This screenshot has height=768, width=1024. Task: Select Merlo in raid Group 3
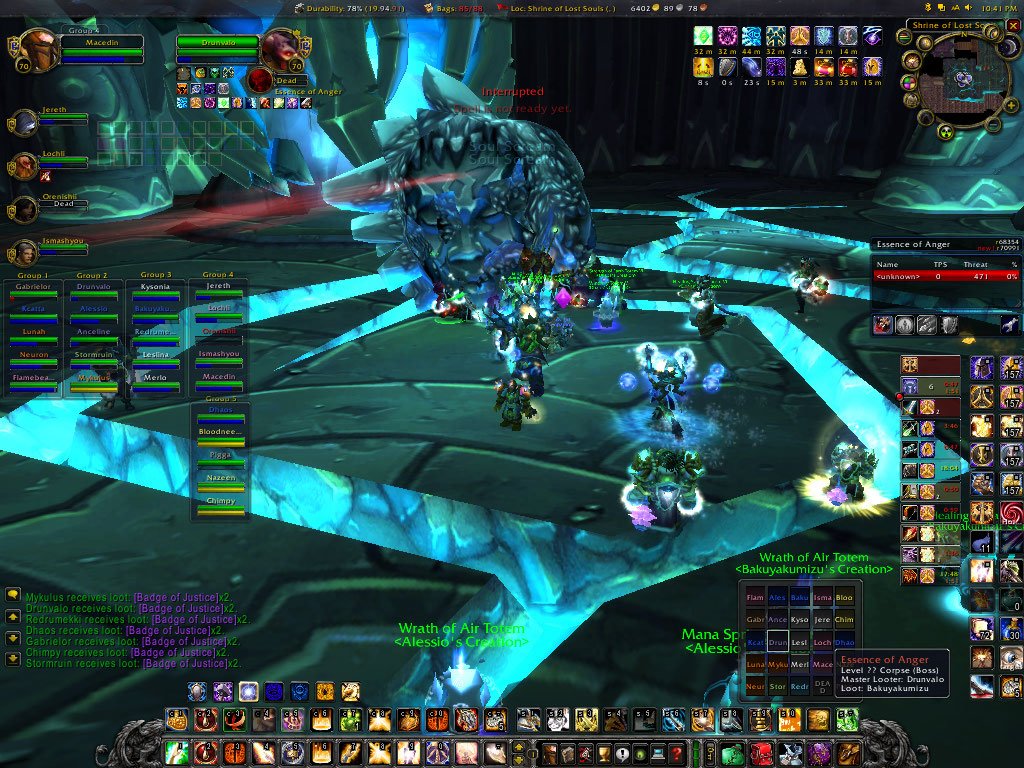[155, 382]
